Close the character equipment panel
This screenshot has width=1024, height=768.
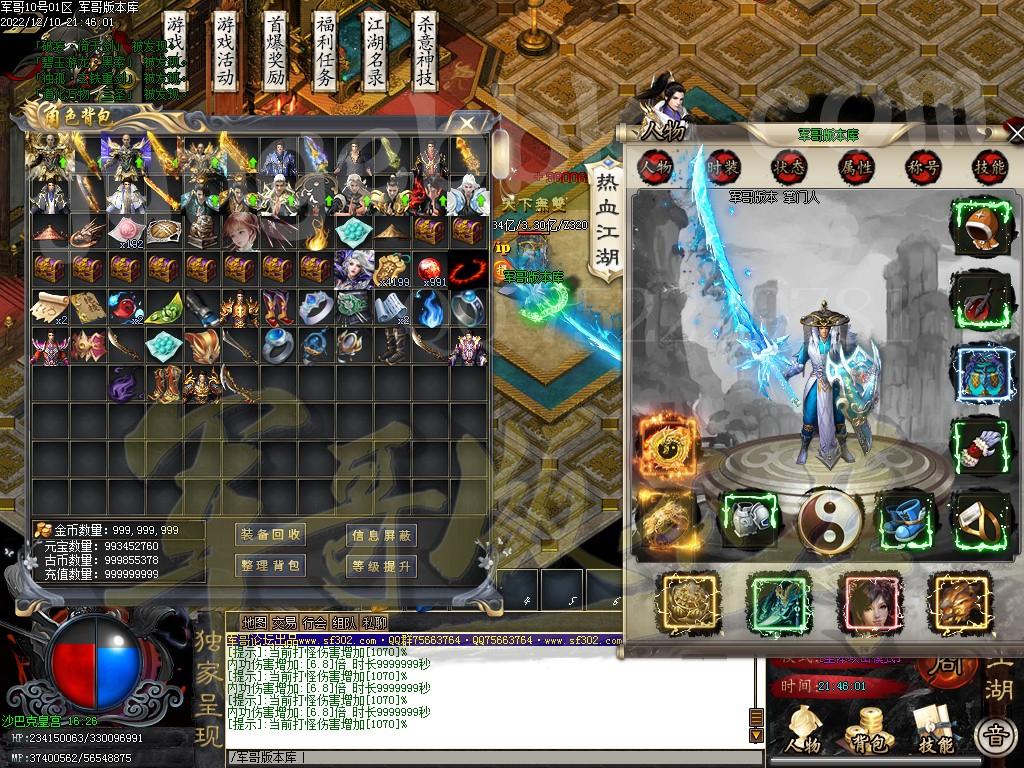pyautogui.click(x=1015, y=133)
